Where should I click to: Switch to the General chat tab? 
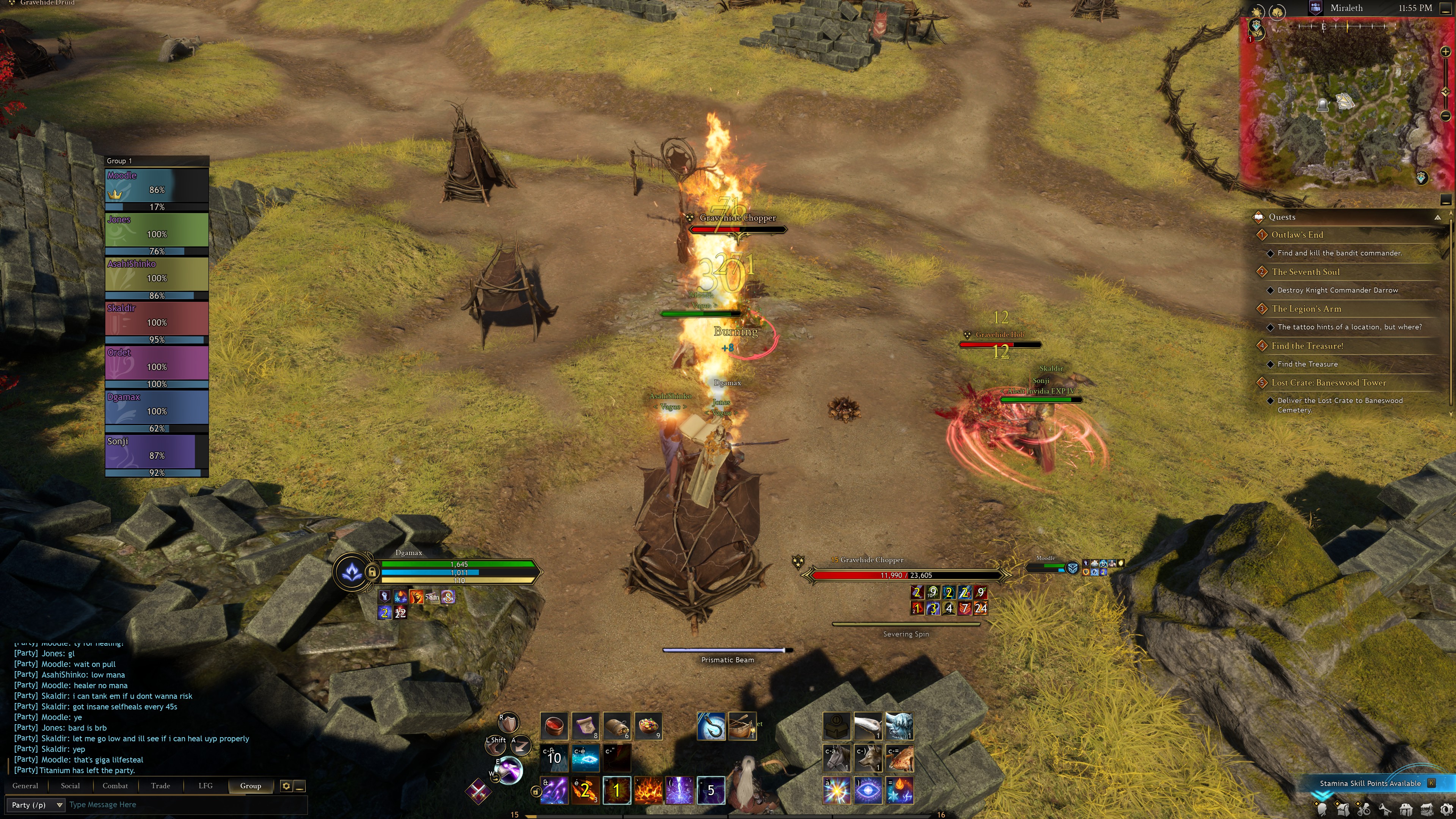[25, 786]
